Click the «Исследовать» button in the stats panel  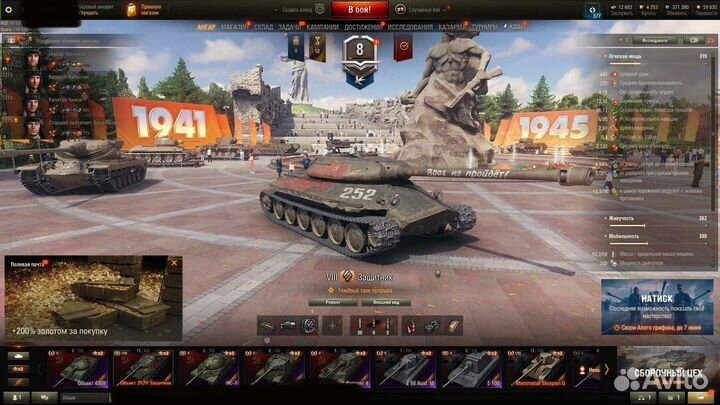tap(656, 41)
